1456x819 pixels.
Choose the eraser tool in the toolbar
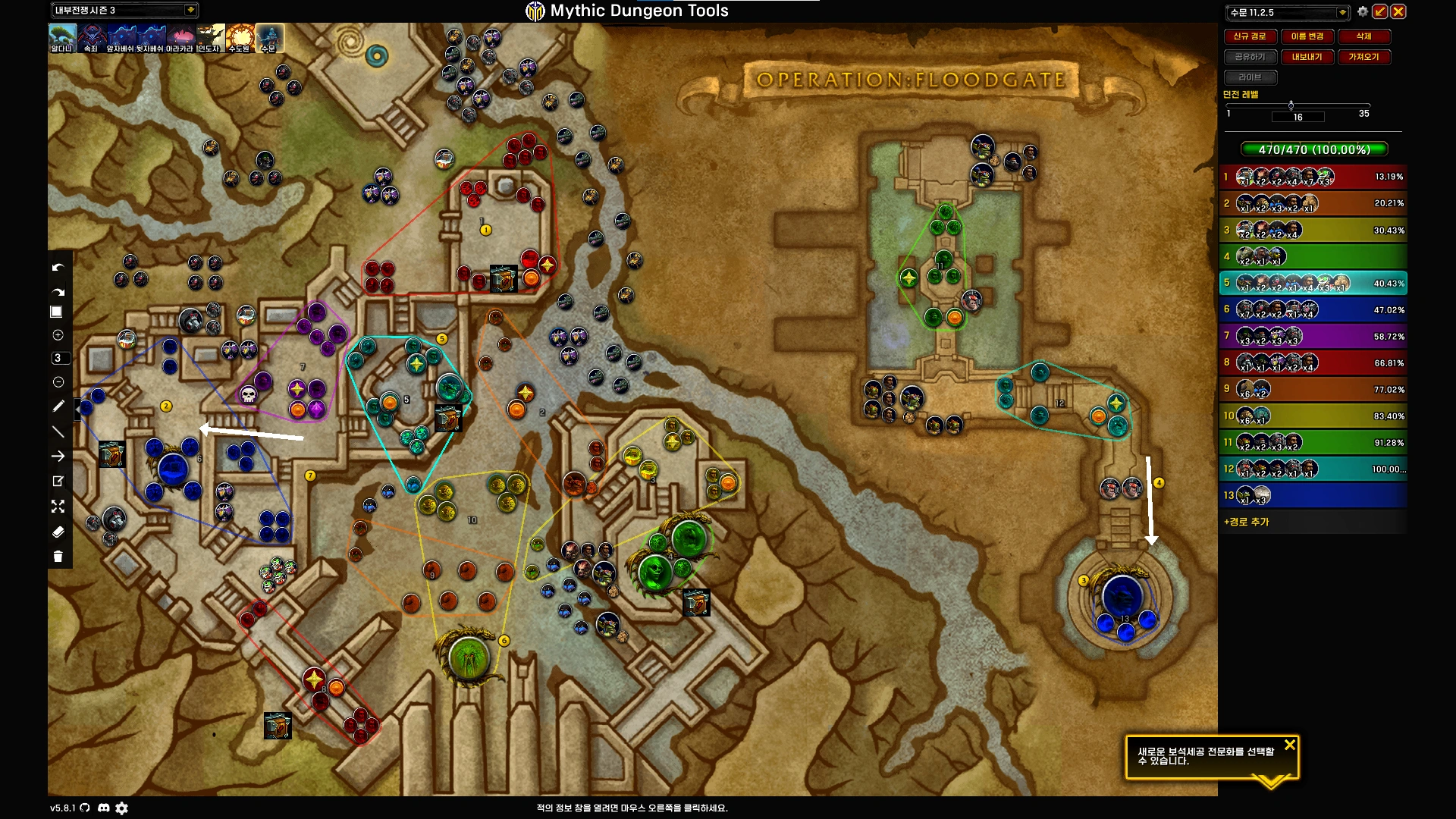(x=58, y=532)
